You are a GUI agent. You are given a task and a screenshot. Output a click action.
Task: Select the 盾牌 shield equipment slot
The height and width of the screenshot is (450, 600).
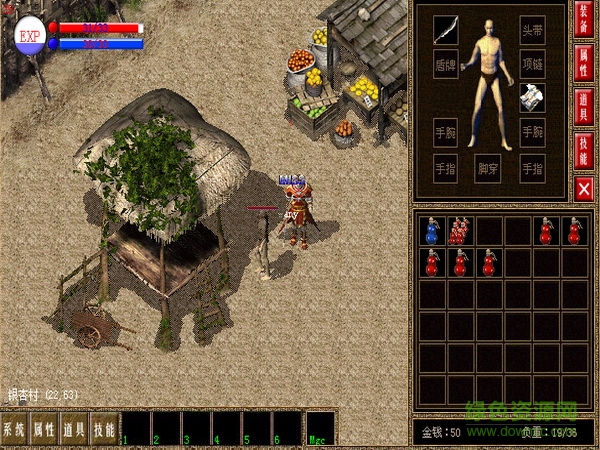click(446, 63)
